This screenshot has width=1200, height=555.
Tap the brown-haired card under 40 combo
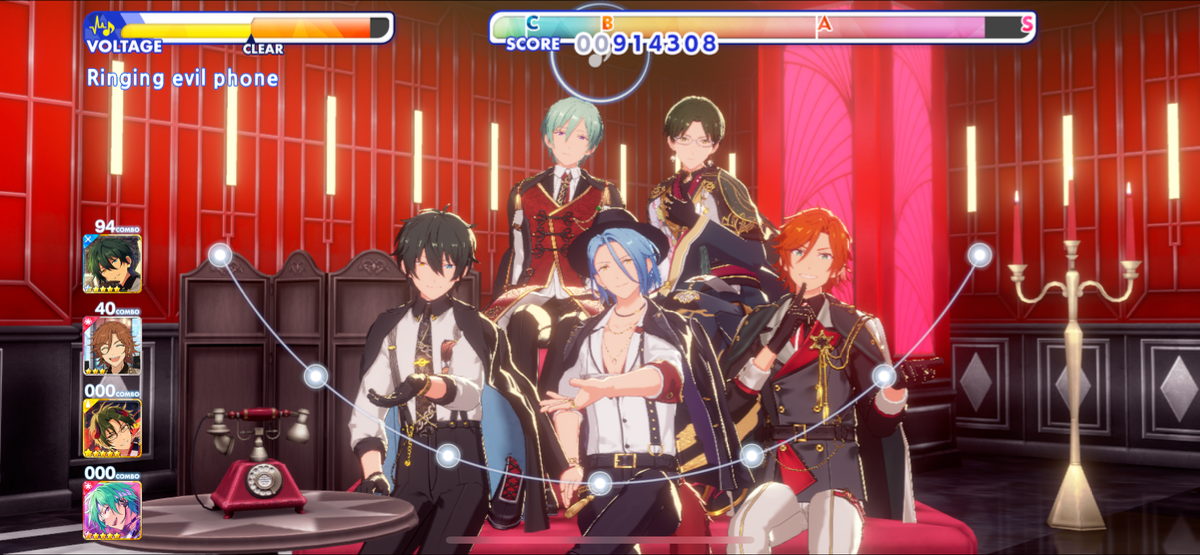tap(112, 346)
